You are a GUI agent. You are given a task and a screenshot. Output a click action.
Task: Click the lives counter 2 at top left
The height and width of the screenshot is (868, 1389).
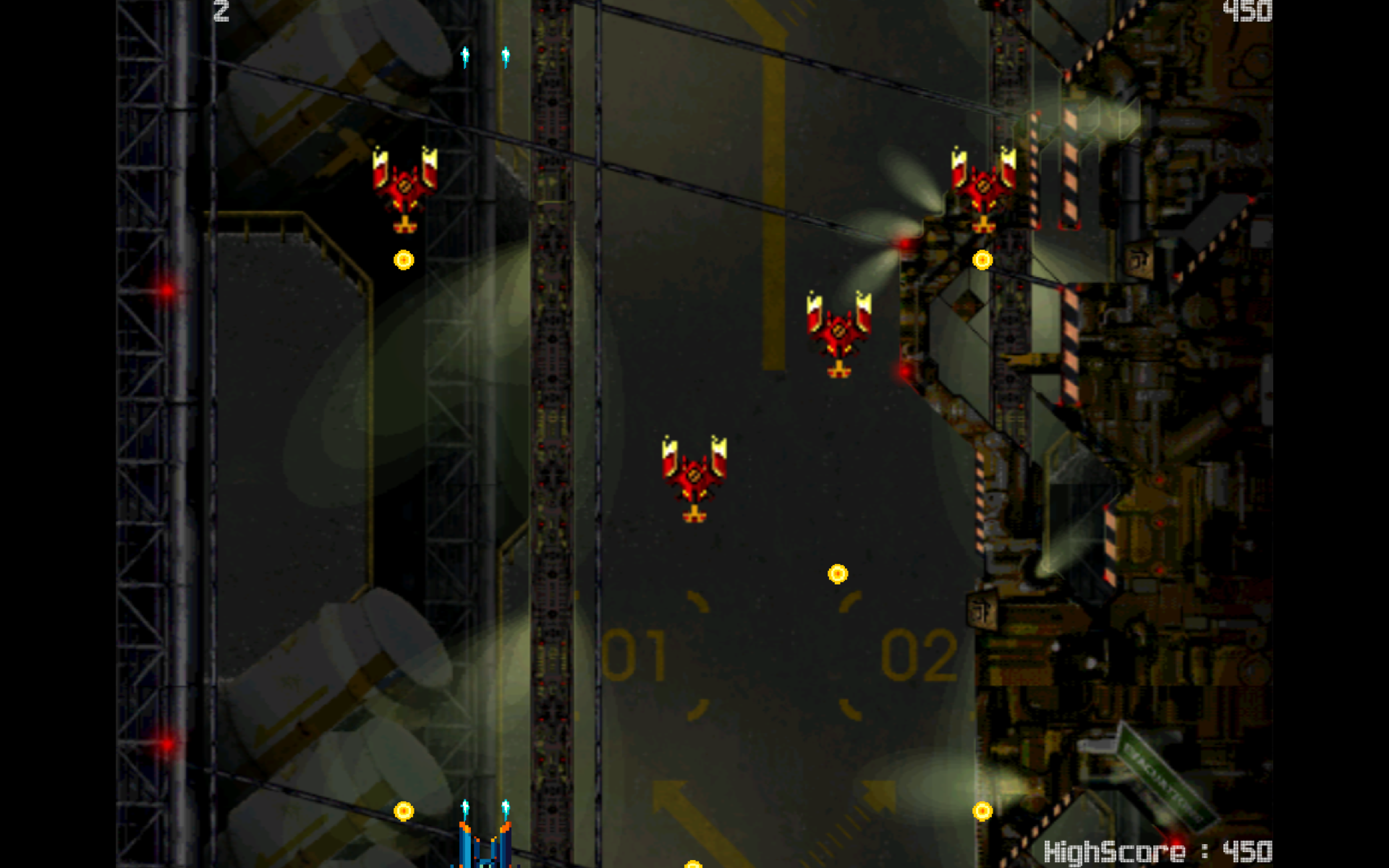click(221, 10)
